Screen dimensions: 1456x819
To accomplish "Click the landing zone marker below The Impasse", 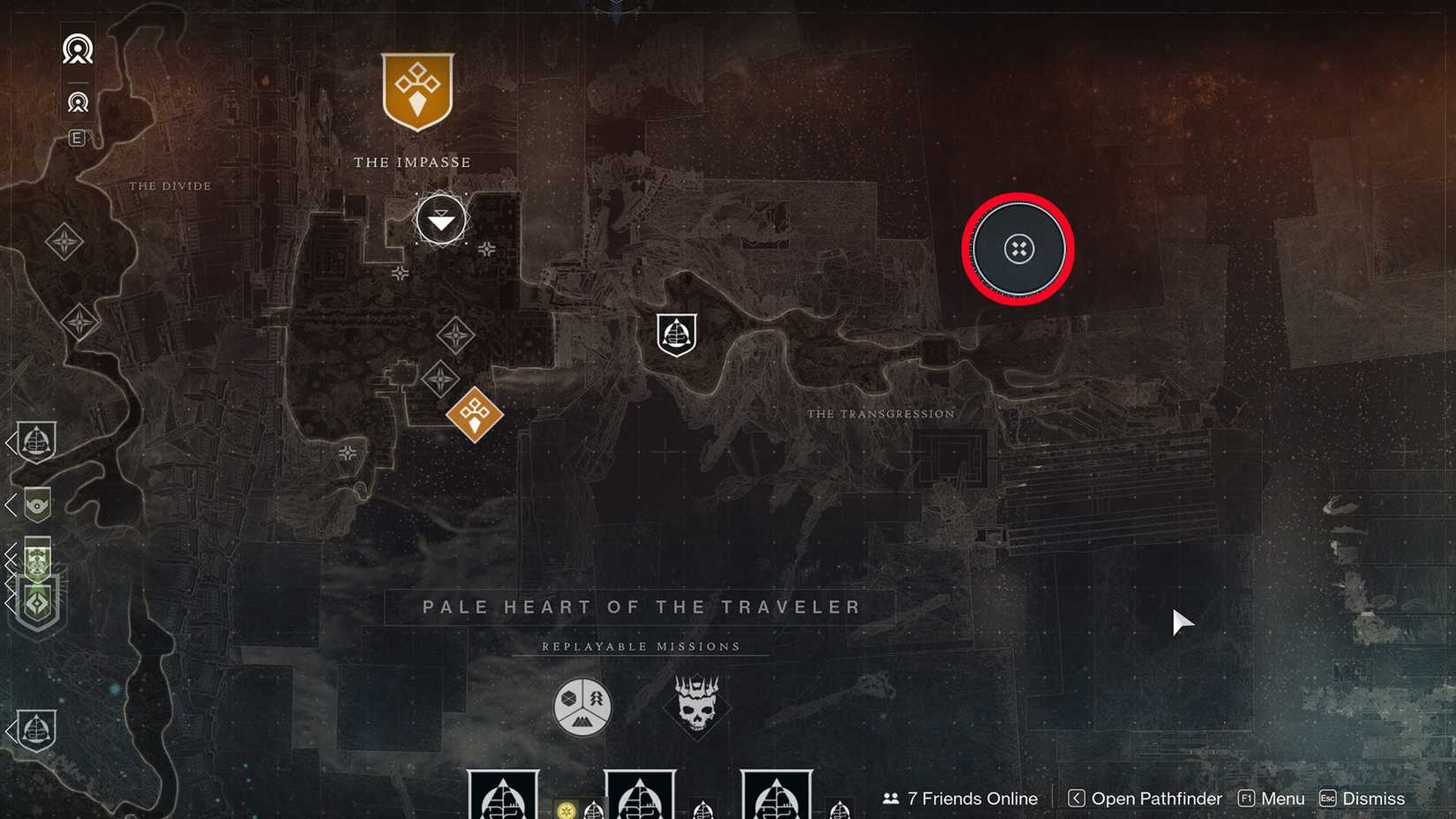I will click(x=440, y=221).
